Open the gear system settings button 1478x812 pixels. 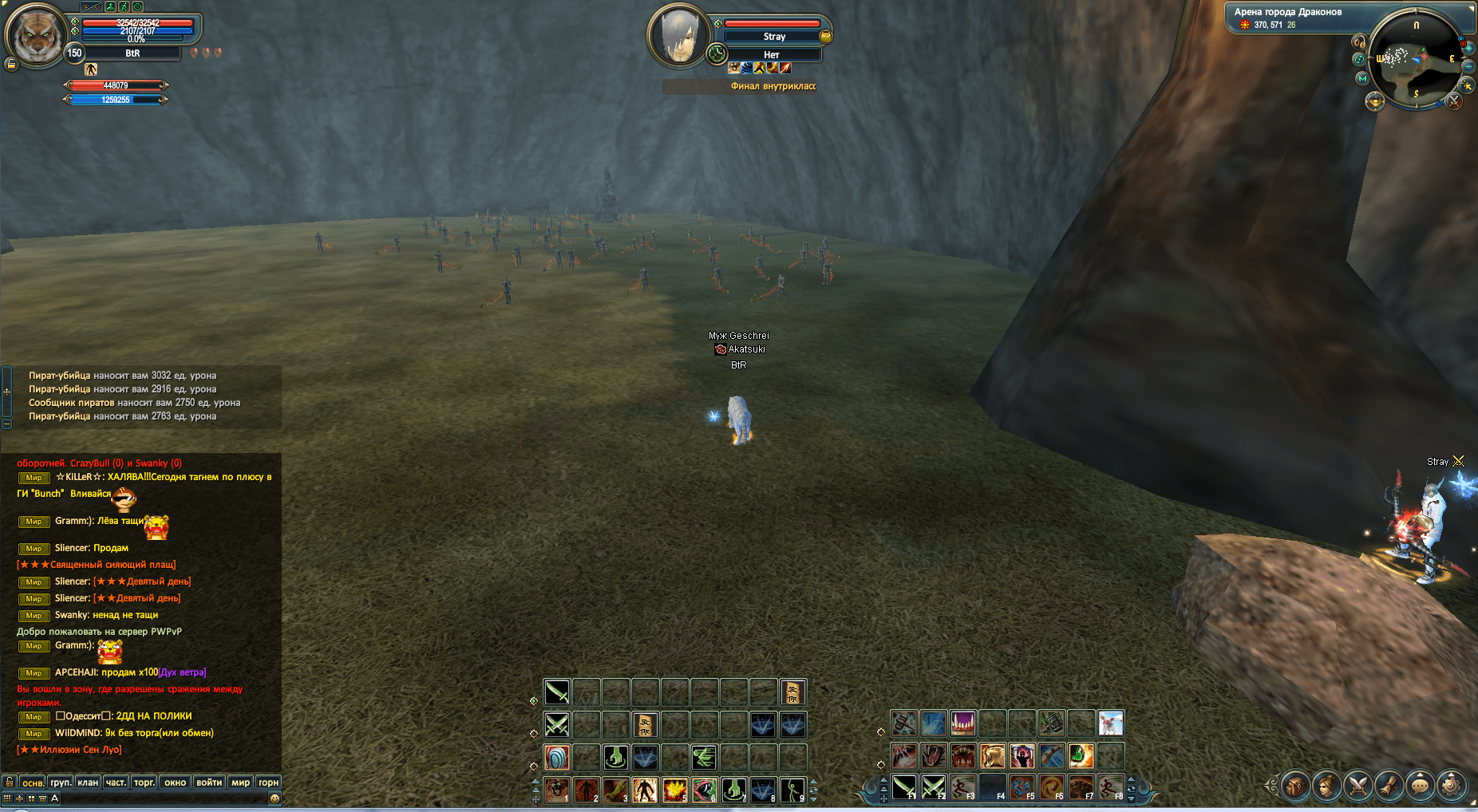tap(1451, 786)
